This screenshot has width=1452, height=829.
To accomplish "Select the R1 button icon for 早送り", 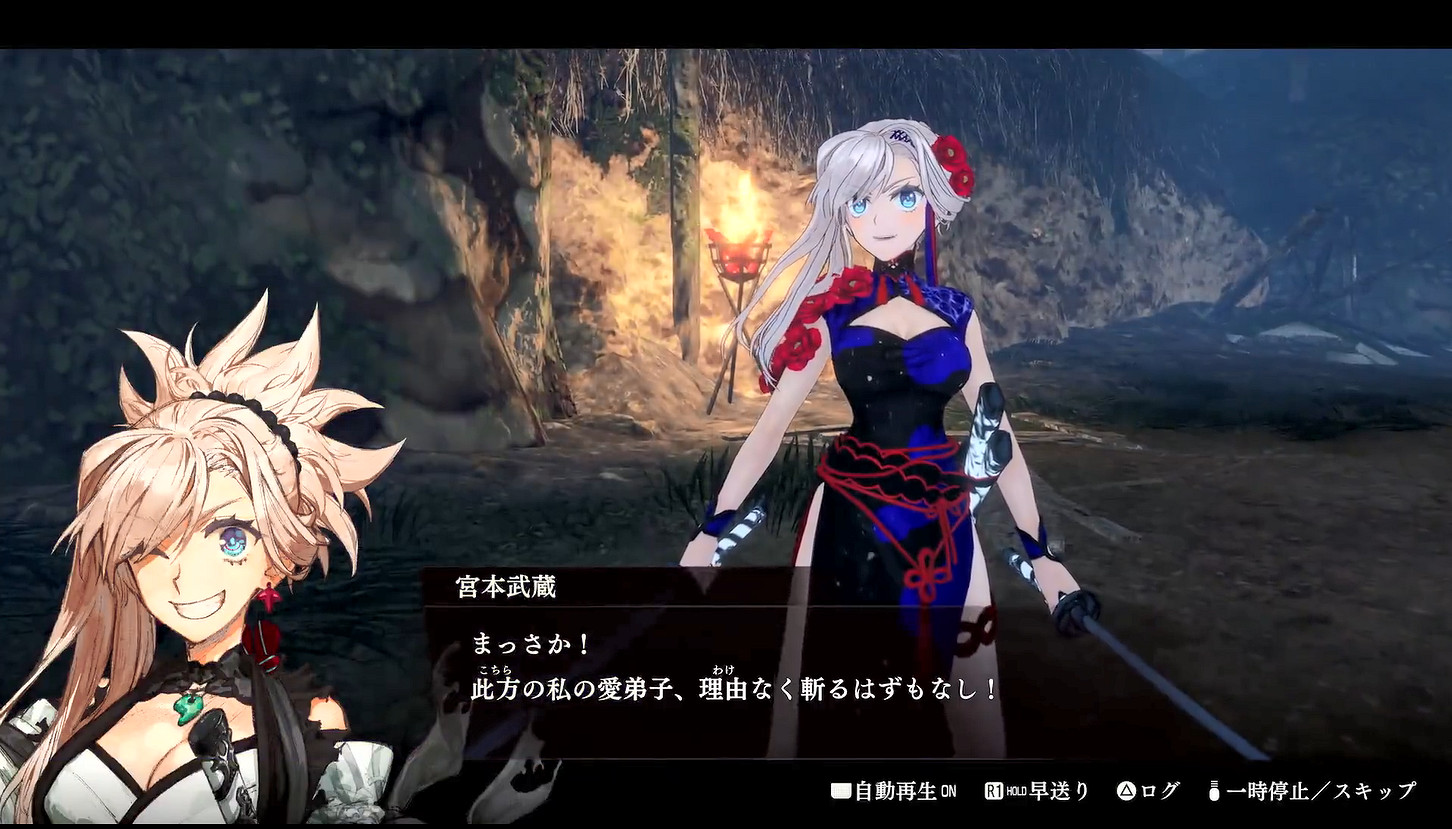I will tap(995, 790).
